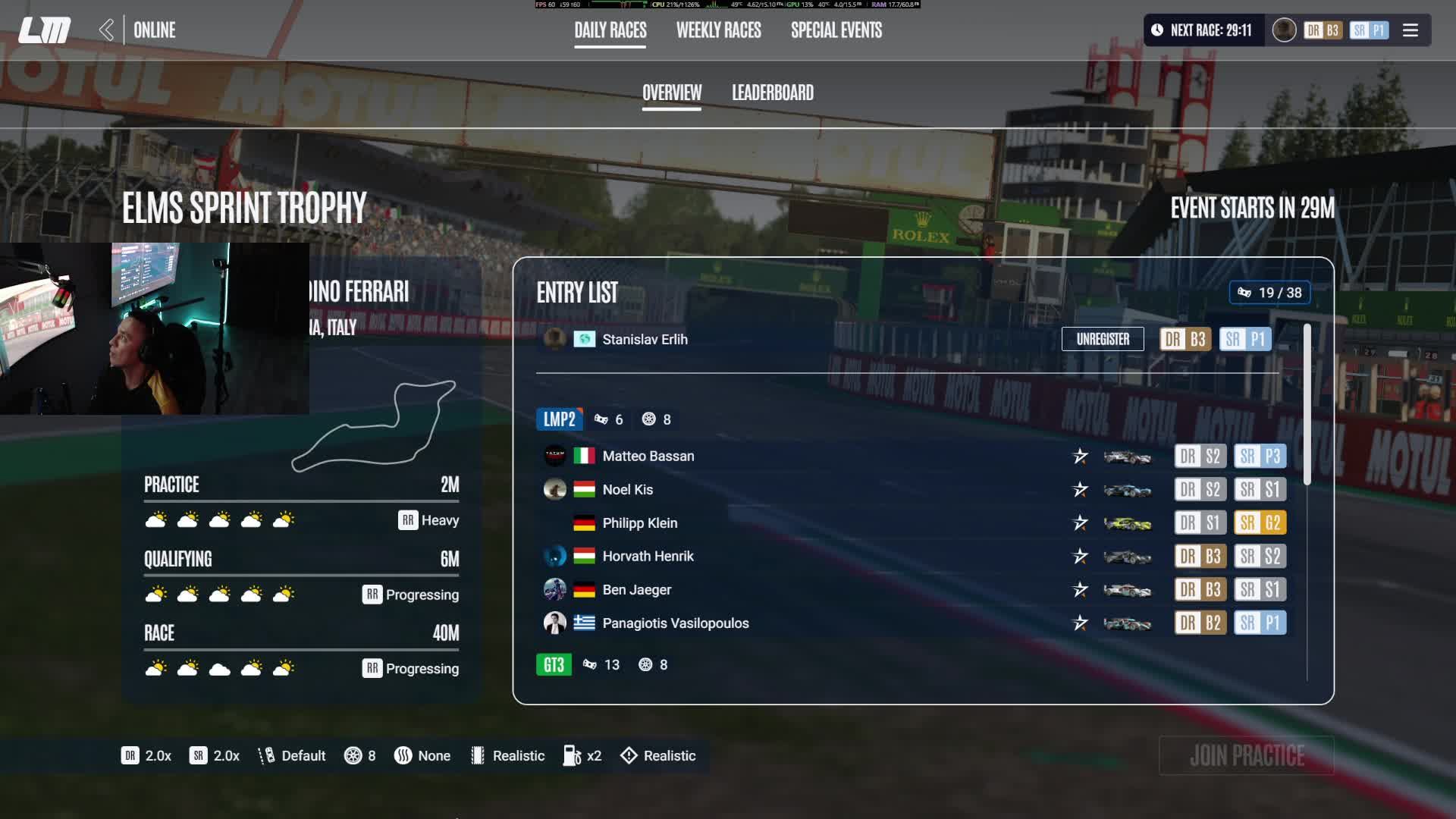Image resolution: width=1456 pixels, height=819 pixels.
Task: Select Noel Kis entry row
Action: 627,489
